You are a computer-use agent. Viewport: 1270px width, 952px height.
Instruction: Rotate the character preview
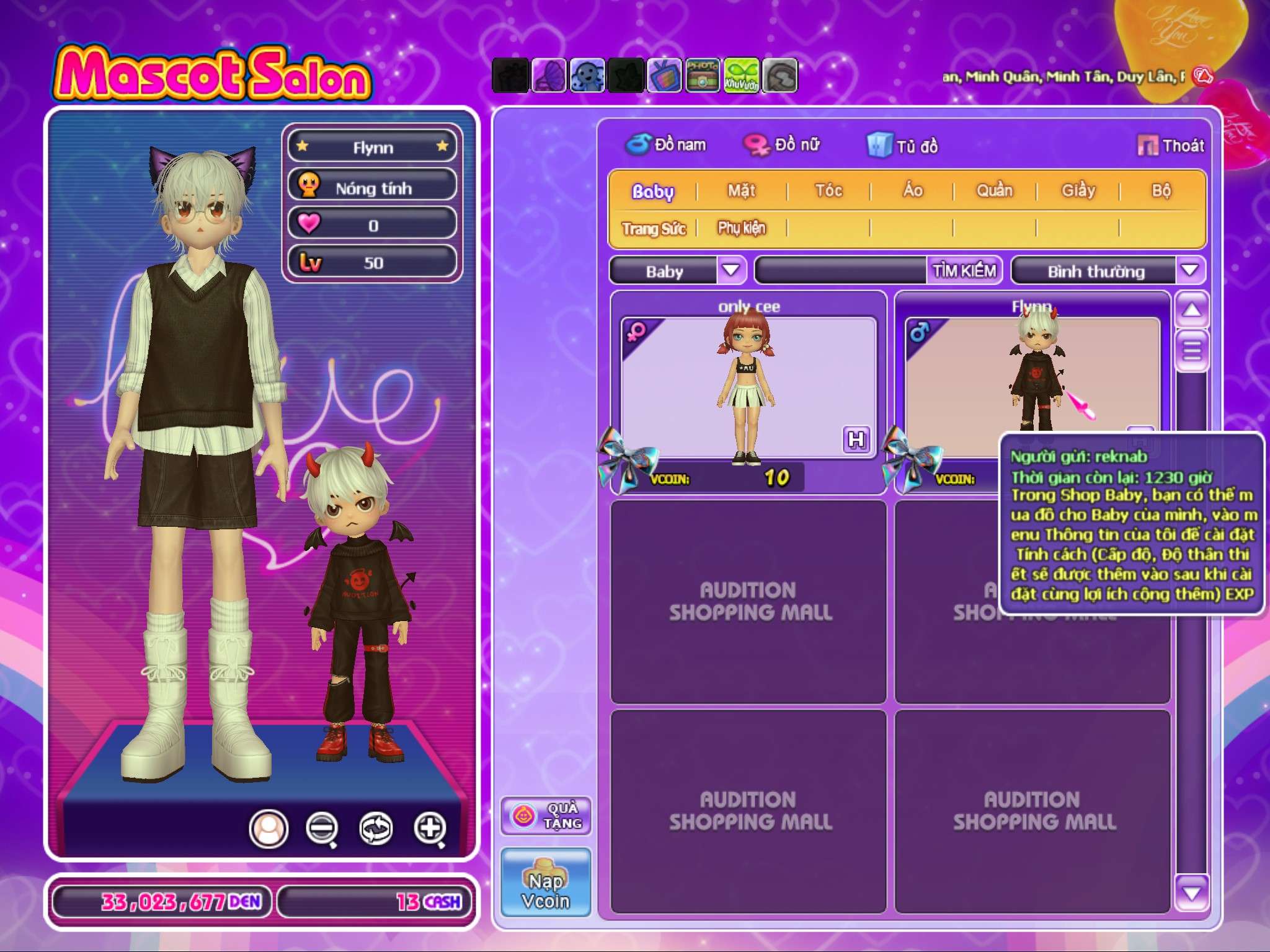[x=376, y=827]
